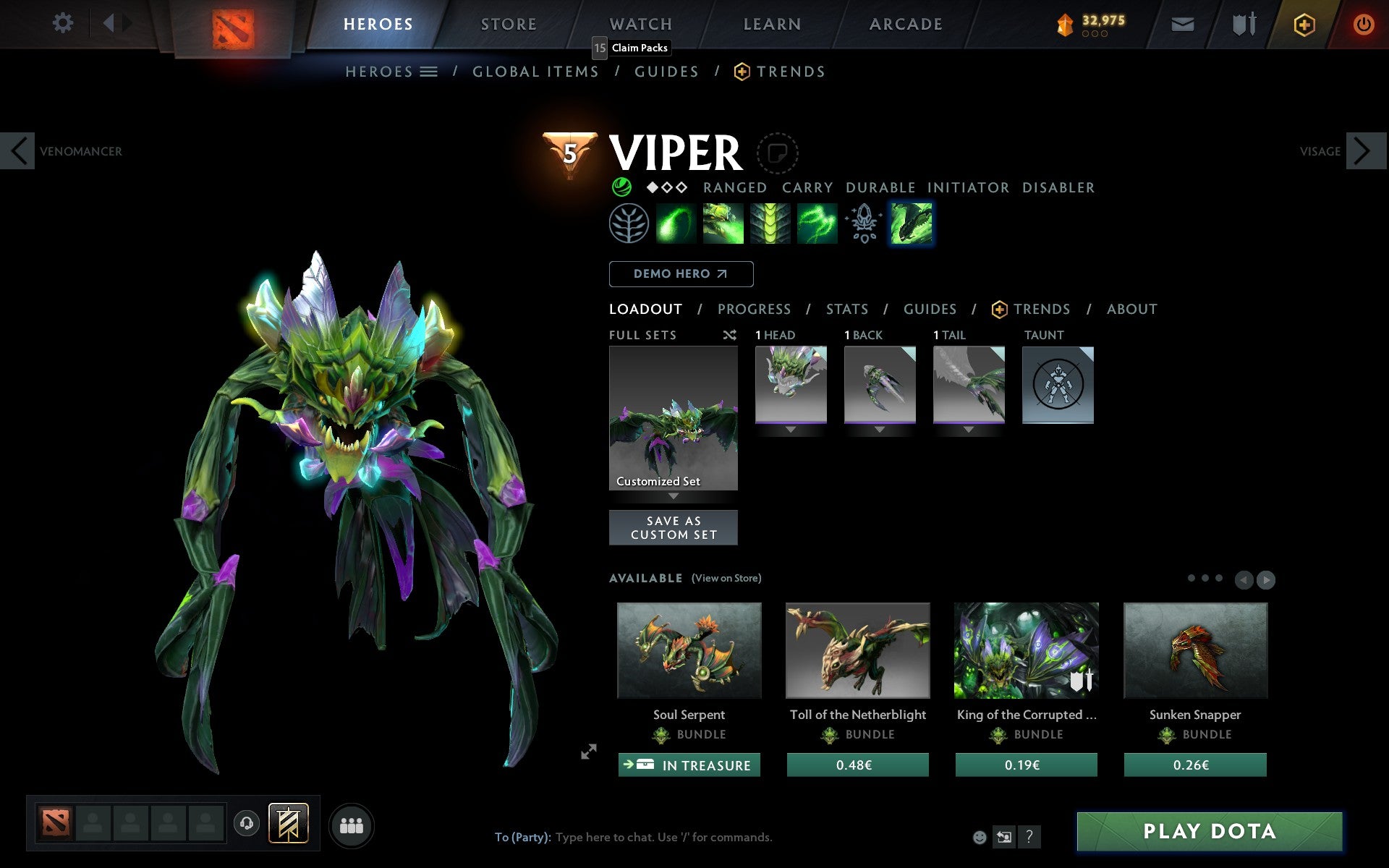Viewport: 1389px width, 868px height.
Task: Toggle the shuffle icon next to Full Sets
Action: 729,335
